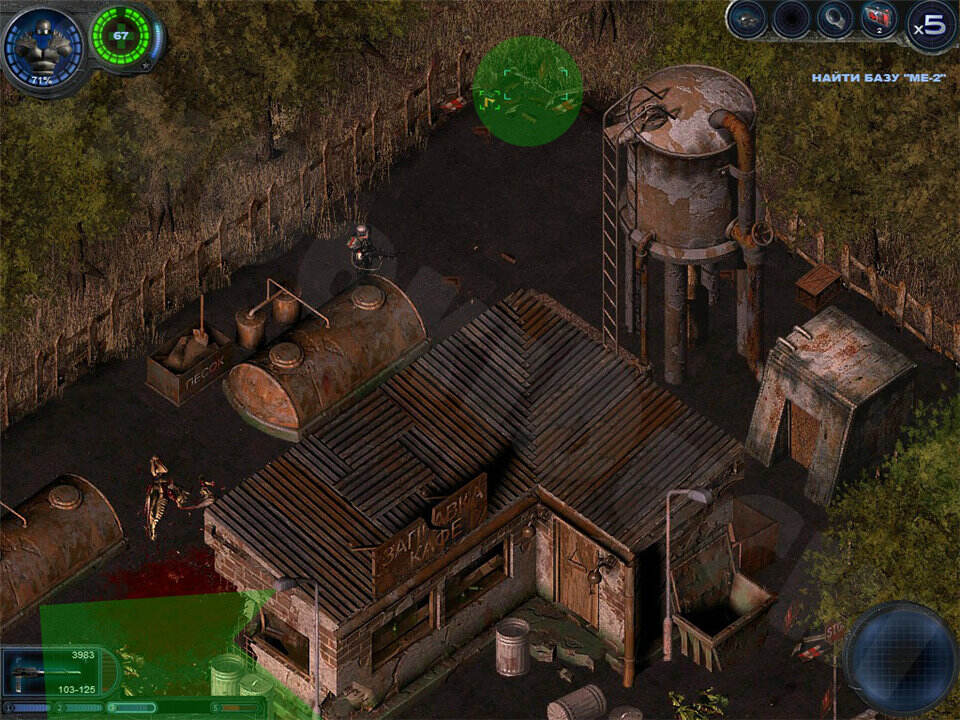Select the red medkit item slot
Viewport: 960px width, 720px height.
[879, 19]
